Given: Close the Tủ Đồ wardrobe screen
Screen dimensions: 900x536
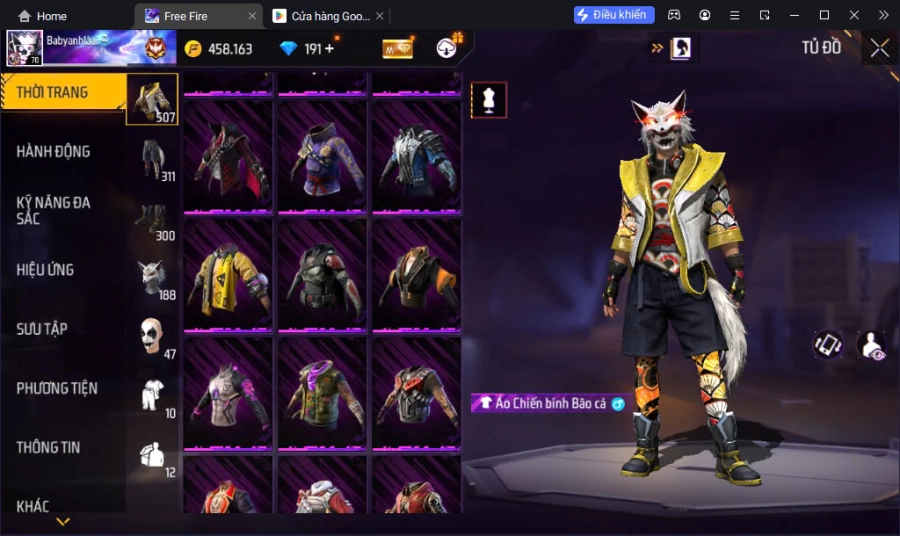Looking at the screenshot, I should 879,48.
